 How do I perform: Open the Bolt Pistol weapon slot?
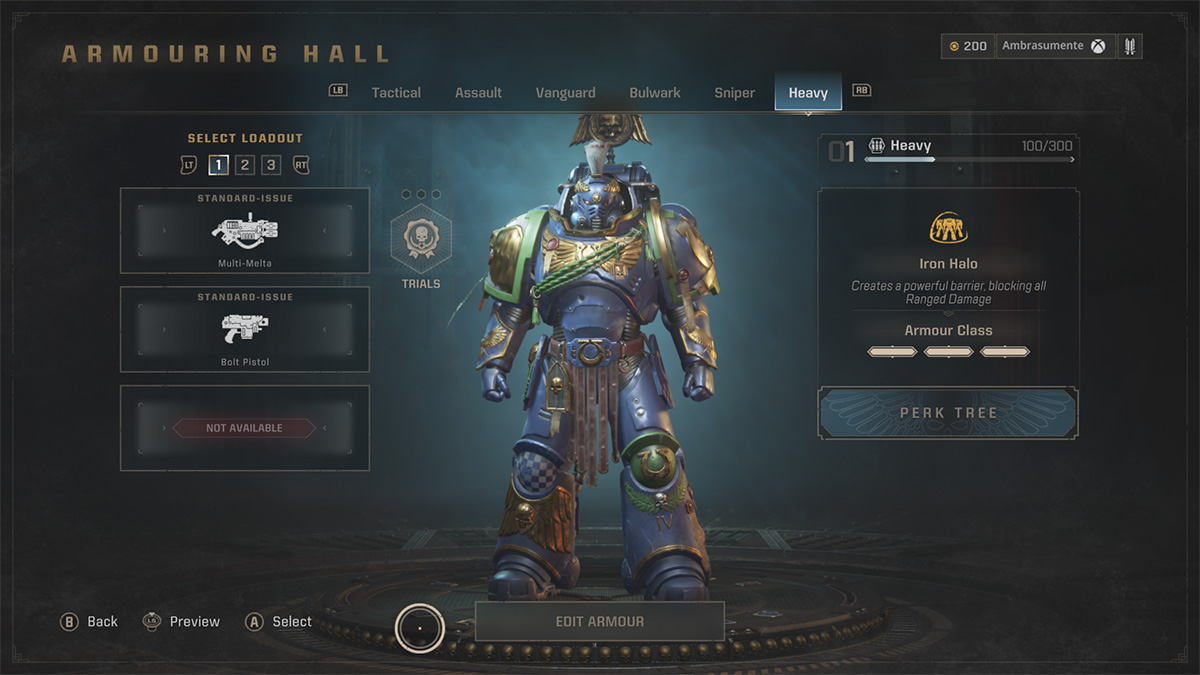click(245, 329)
